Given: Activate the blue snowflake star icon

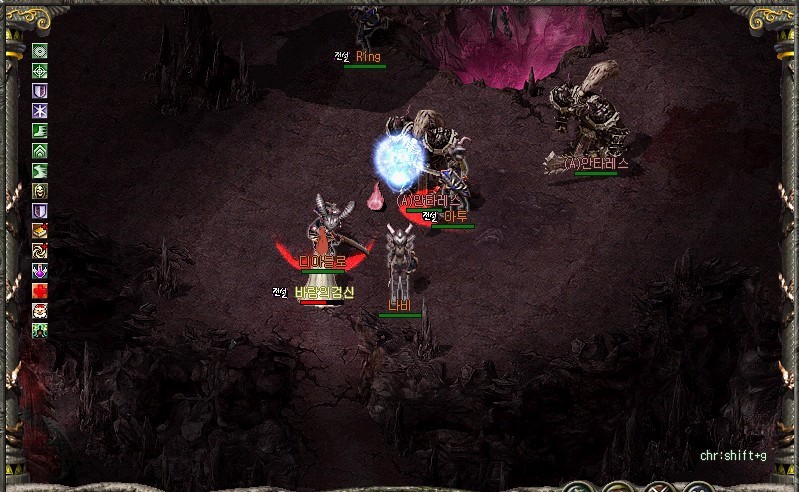Looking at the screenshot, I should [40, 110].
